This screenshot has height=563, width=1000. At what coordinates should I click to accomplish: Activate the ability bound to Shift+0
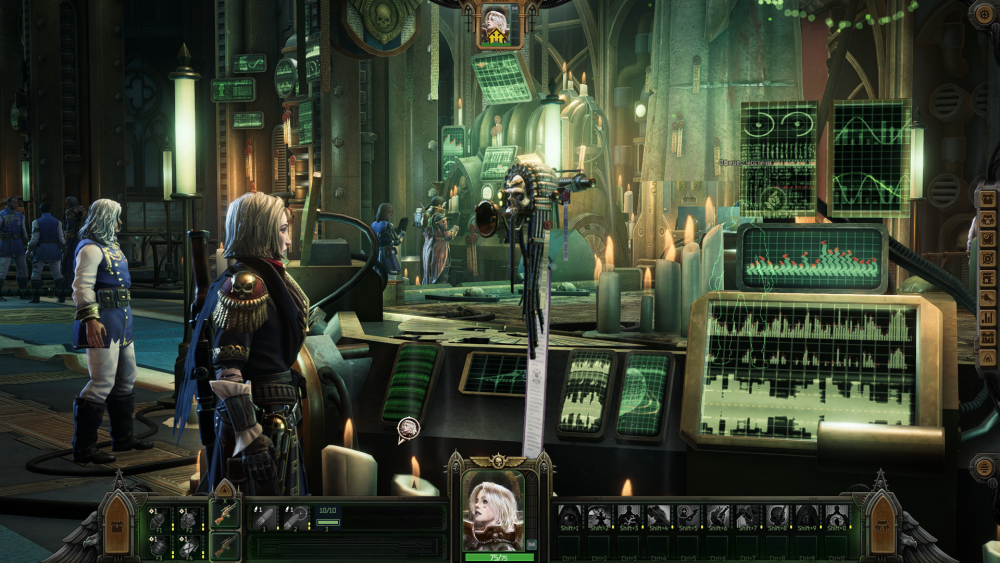[x=836, y=517]
